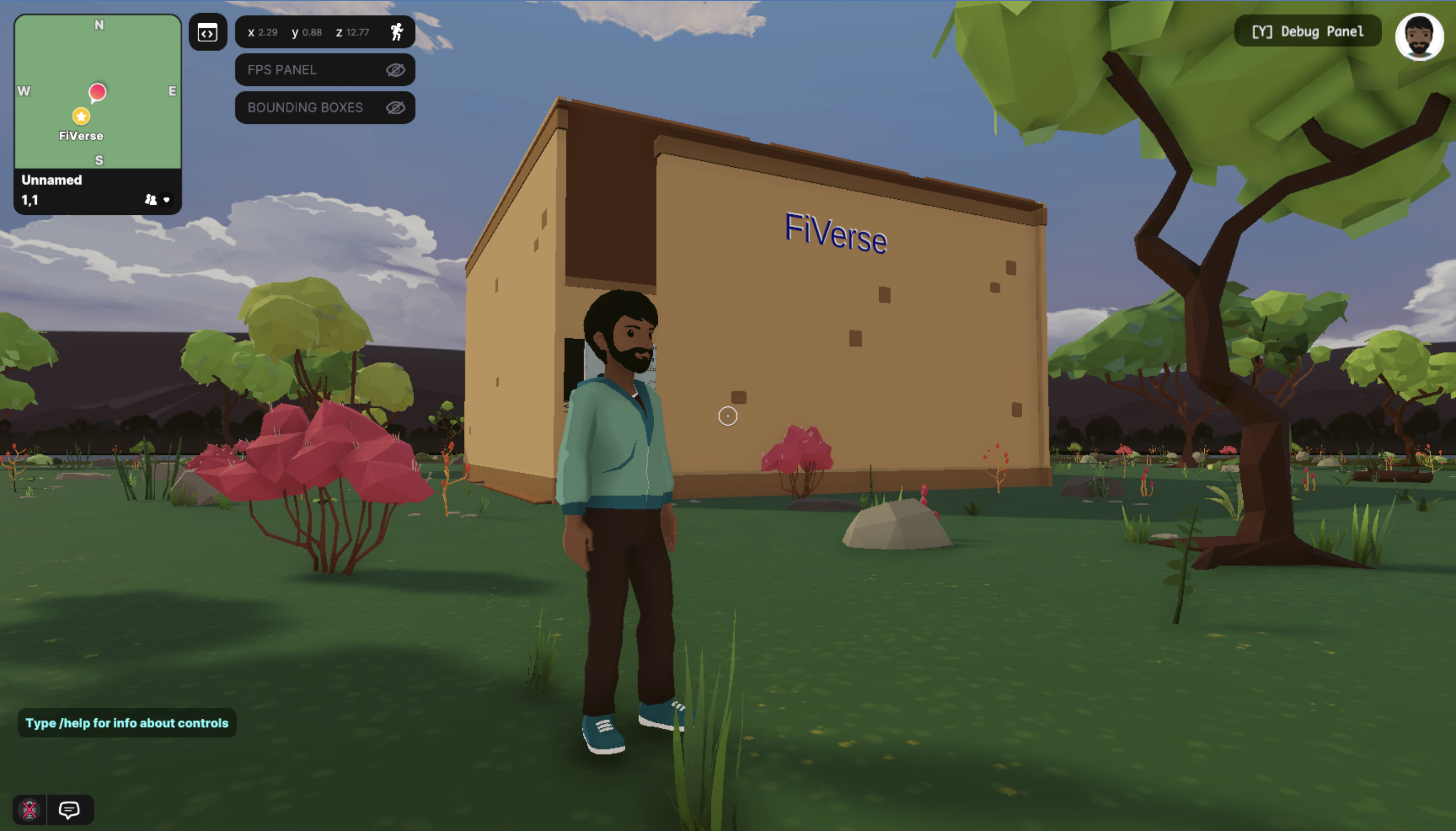This screenshot has width=1456, height=831.
Task: Open the Debug Panel
Action: pos(1307,31)
